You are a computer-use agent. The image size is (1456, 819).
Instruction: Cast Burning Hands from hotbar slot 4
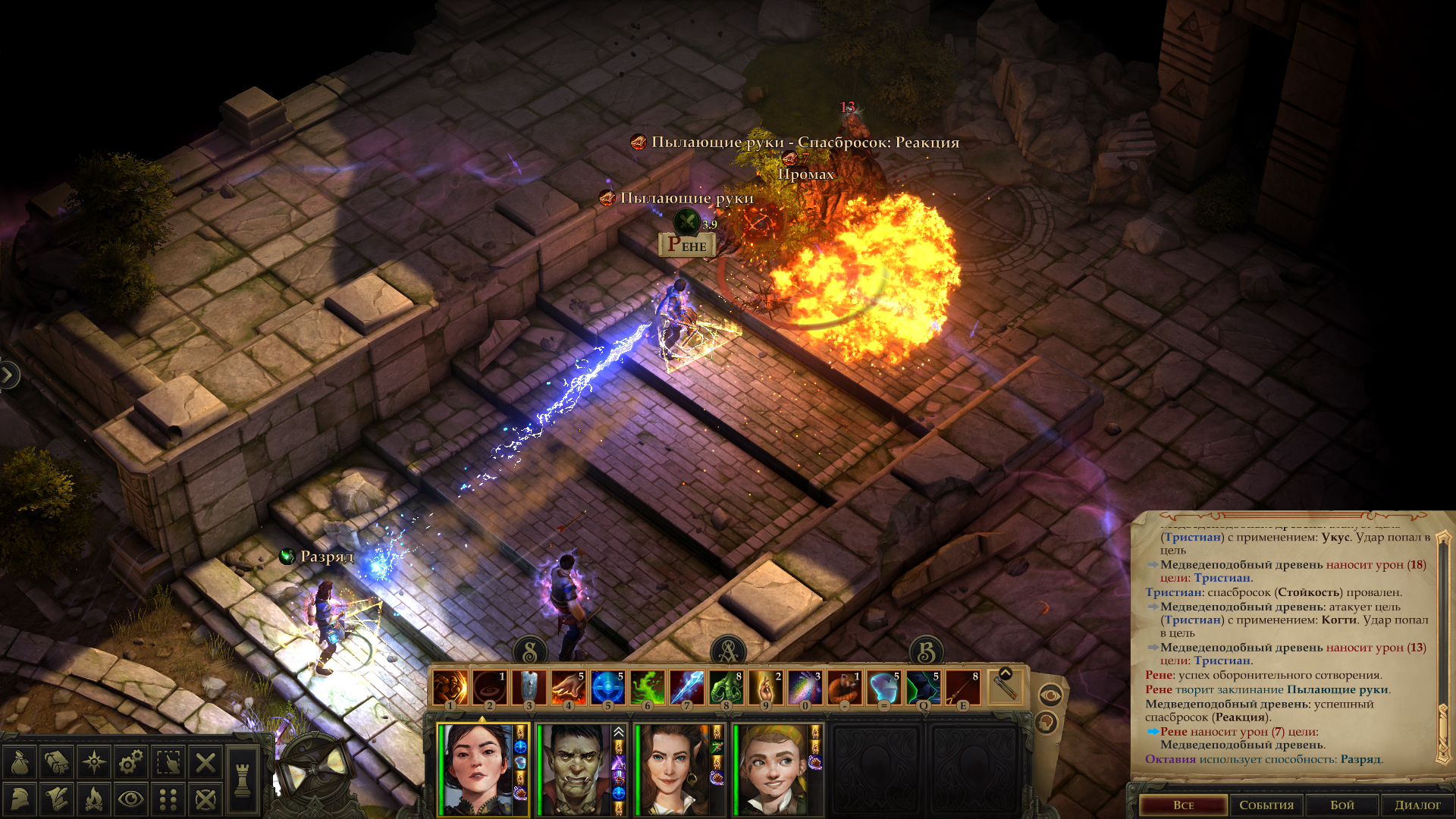coord(568,689)
